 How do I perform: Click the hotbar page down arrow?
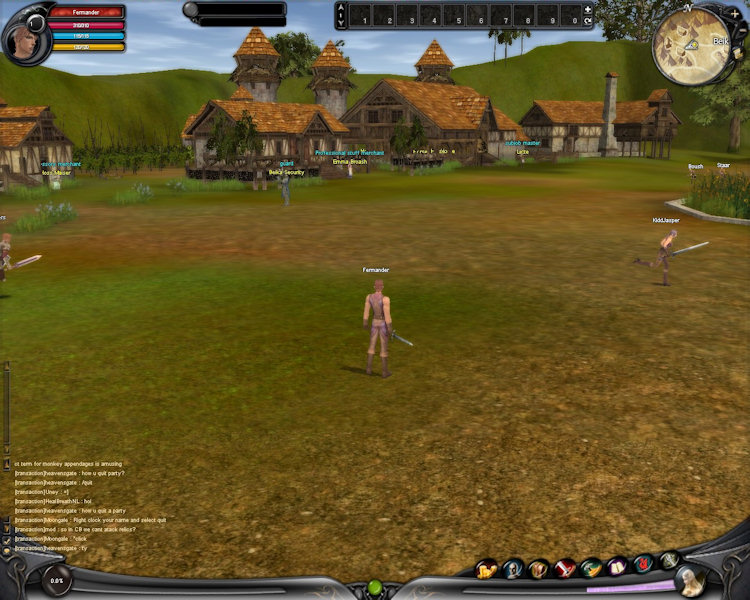[x=341, y=21]
